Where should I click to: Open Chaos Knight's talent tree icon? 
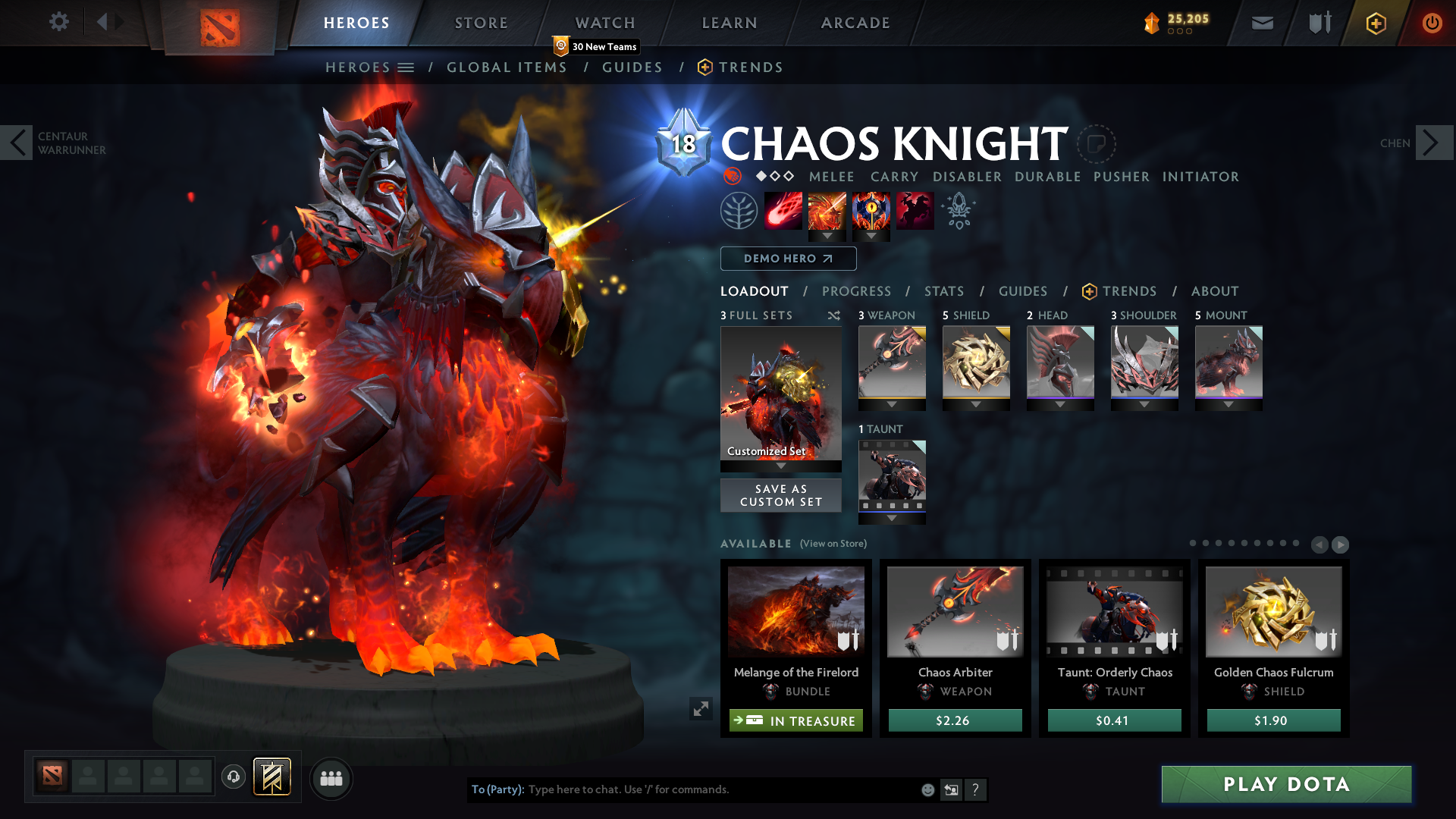click(959, 210)
